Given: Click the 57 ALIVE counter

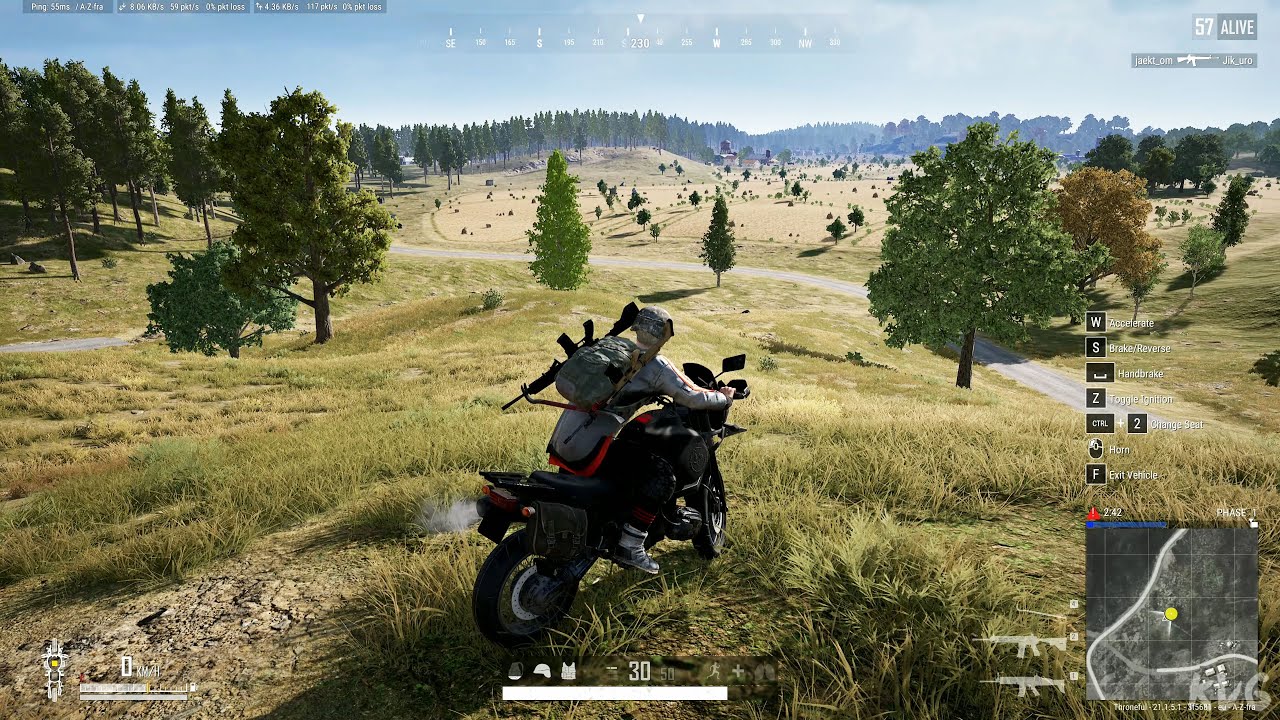Looking at the screenshot, I should pos(1222,26).
